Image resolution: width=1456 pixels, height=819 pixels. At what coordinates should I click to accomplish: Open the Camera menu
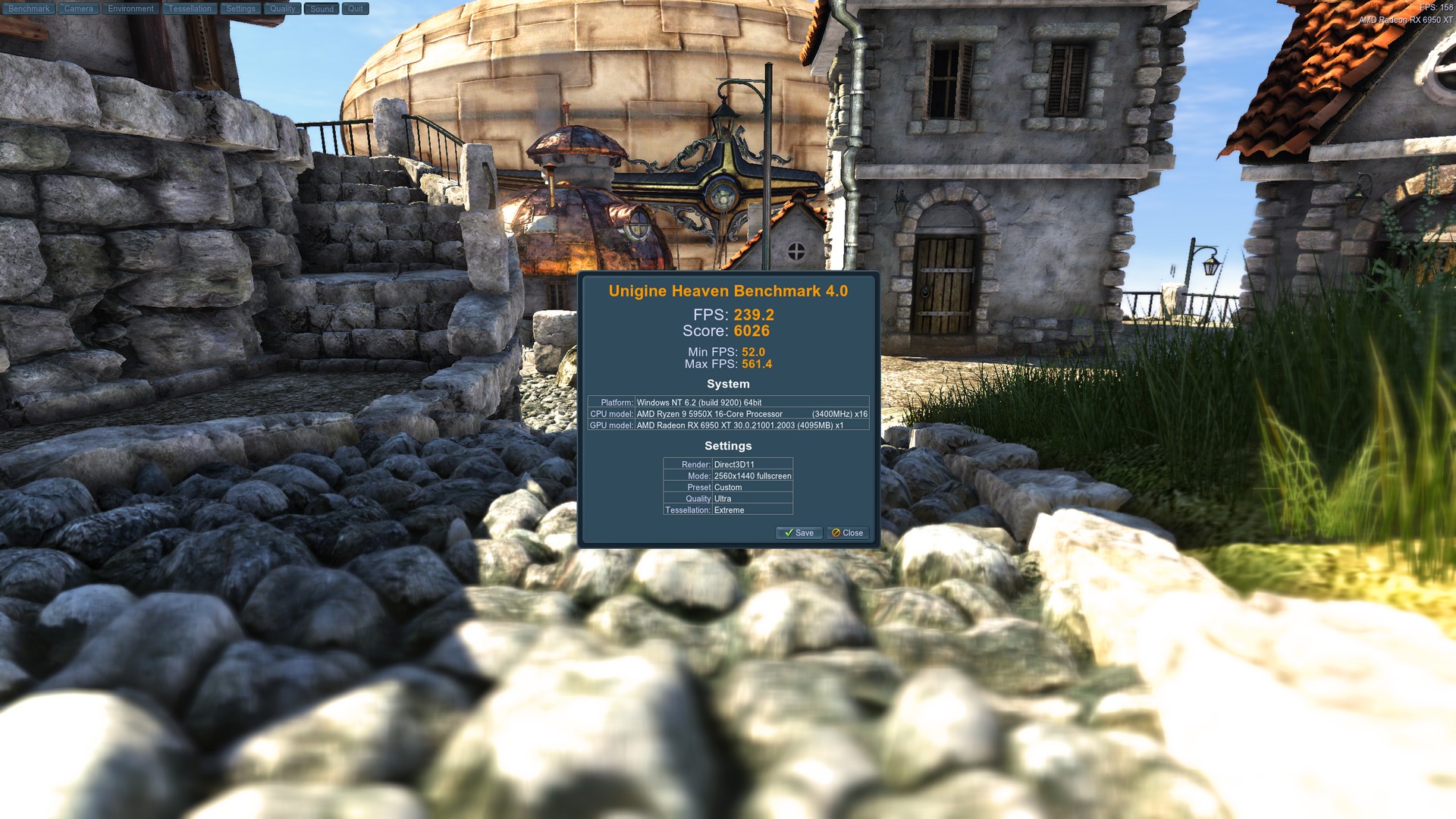click(78, 8)
